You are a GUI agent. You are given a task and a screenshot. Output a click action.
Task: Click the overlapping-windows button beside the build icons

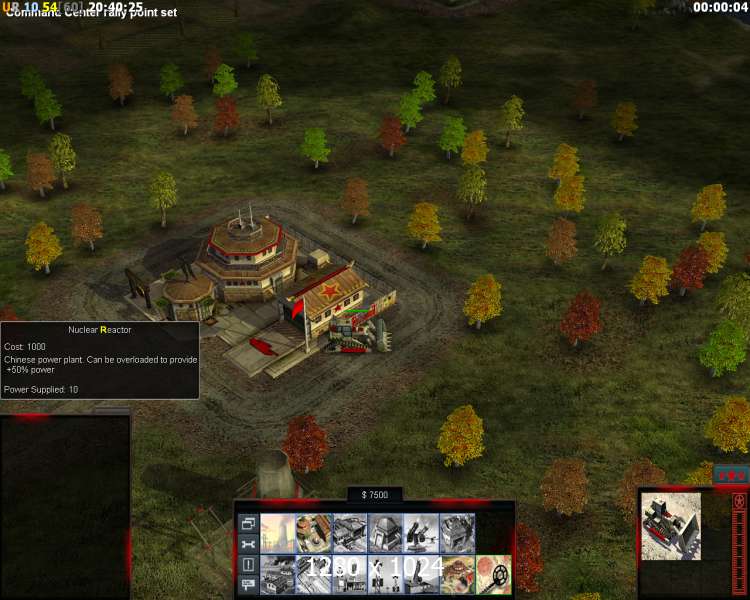tap(247, 523)
